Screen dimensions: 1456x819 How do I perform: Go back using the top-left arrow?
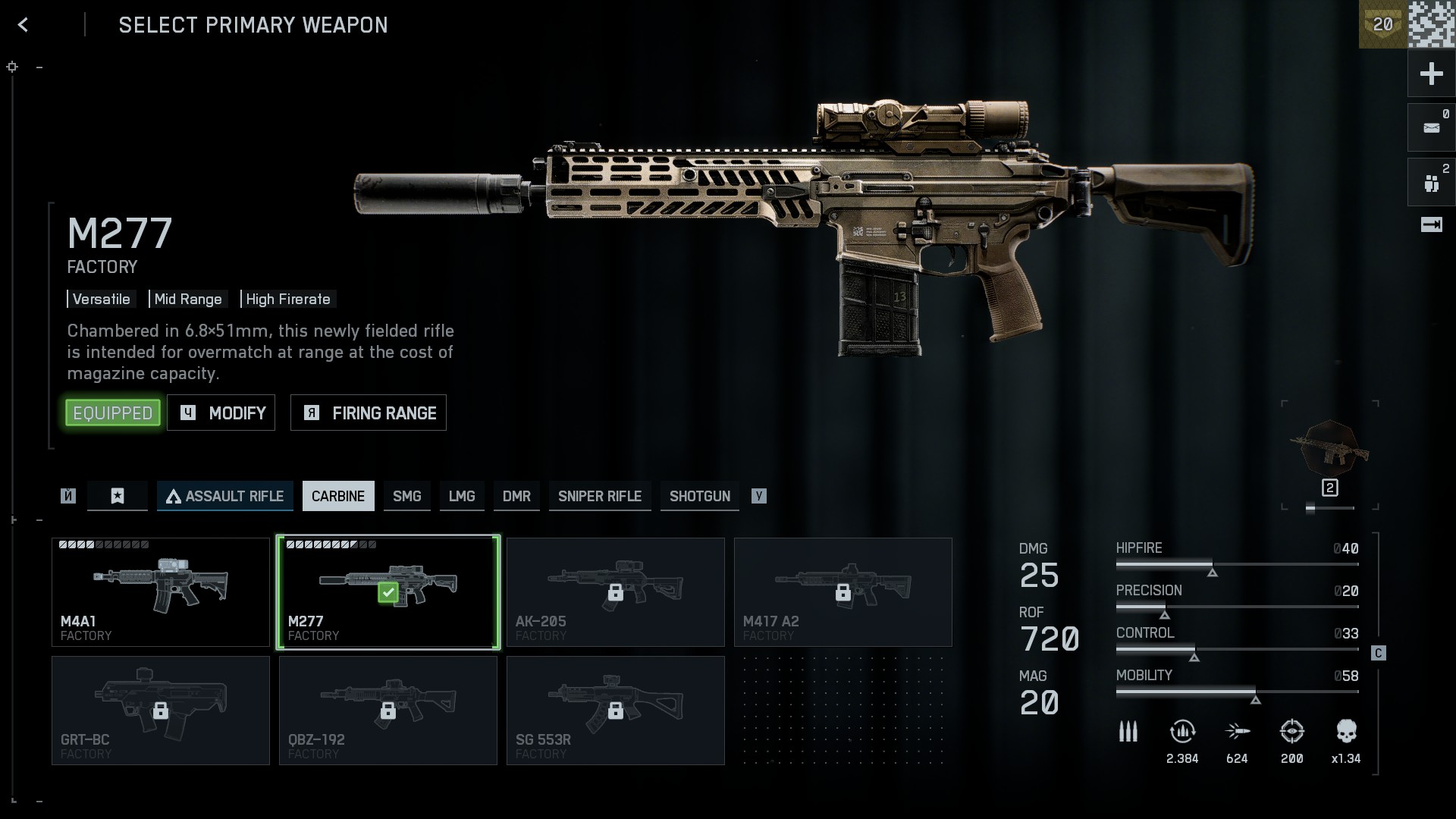click(x=23, y=25)
